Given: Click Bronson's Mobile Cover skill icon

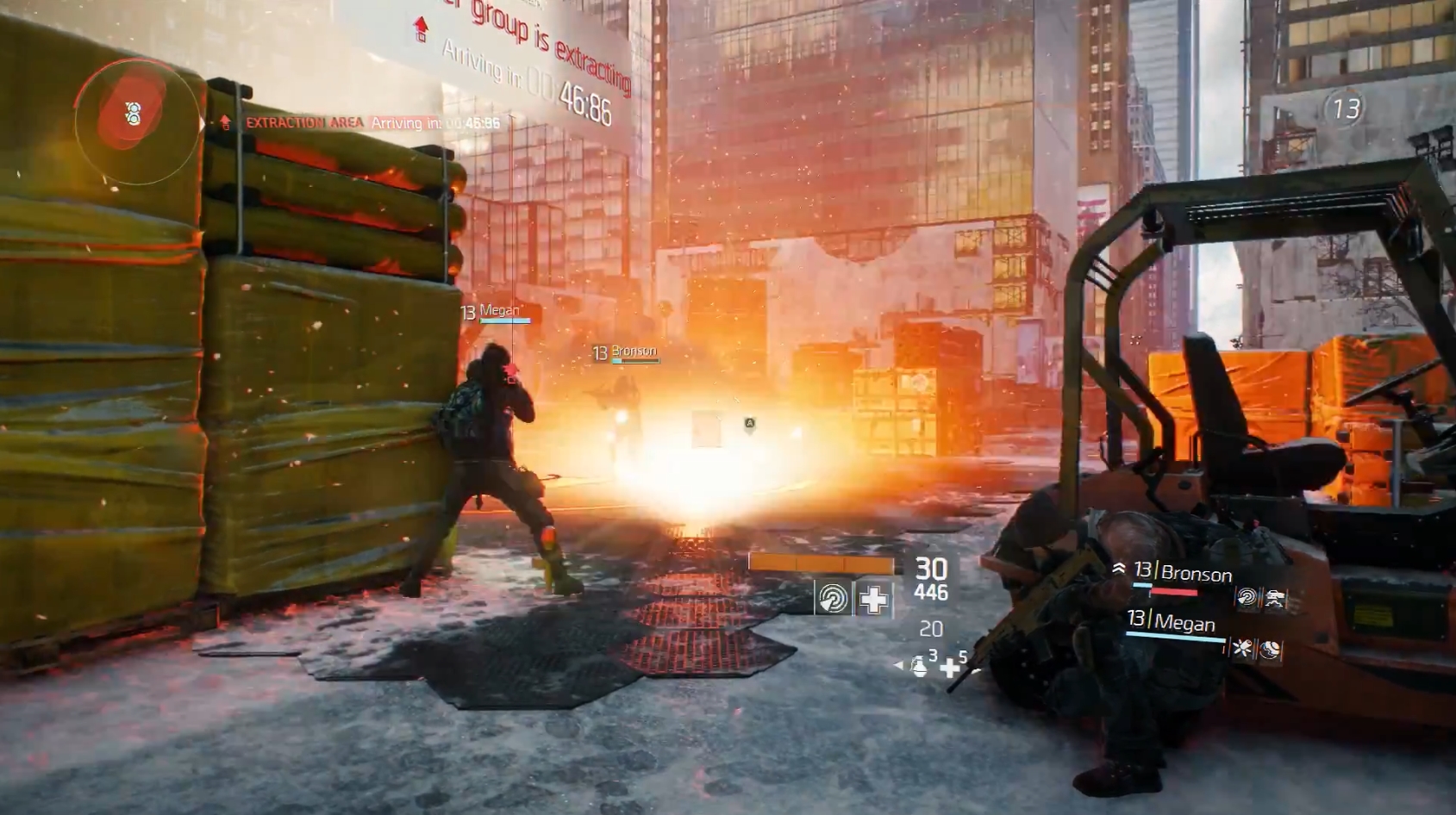Looking at the screenshot, I should click(1274, 597).
